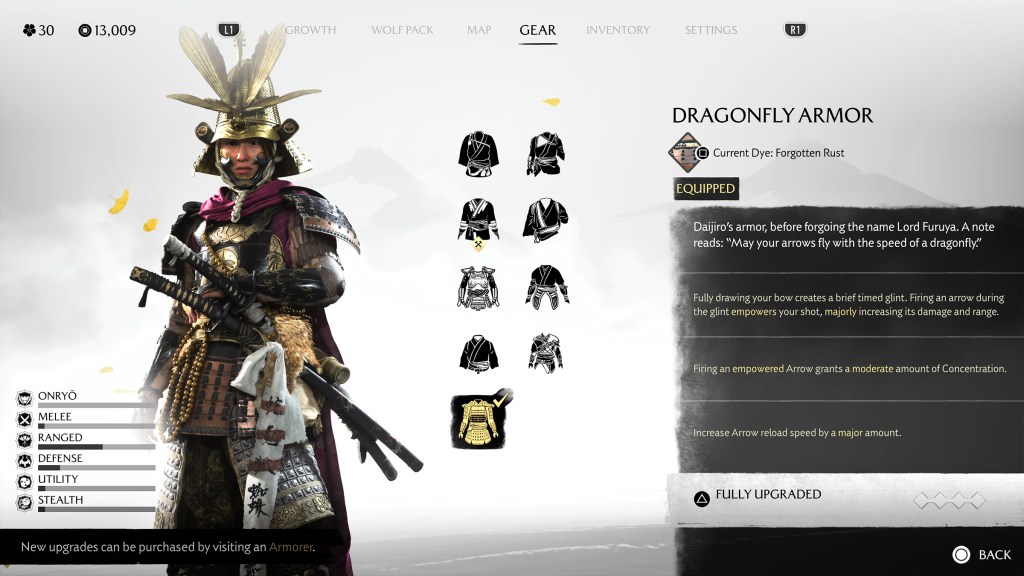Select the armor with the crossed-hammers upgrade badge
The height and width of the screenshot is (576, 1024).
pos(478,222)
